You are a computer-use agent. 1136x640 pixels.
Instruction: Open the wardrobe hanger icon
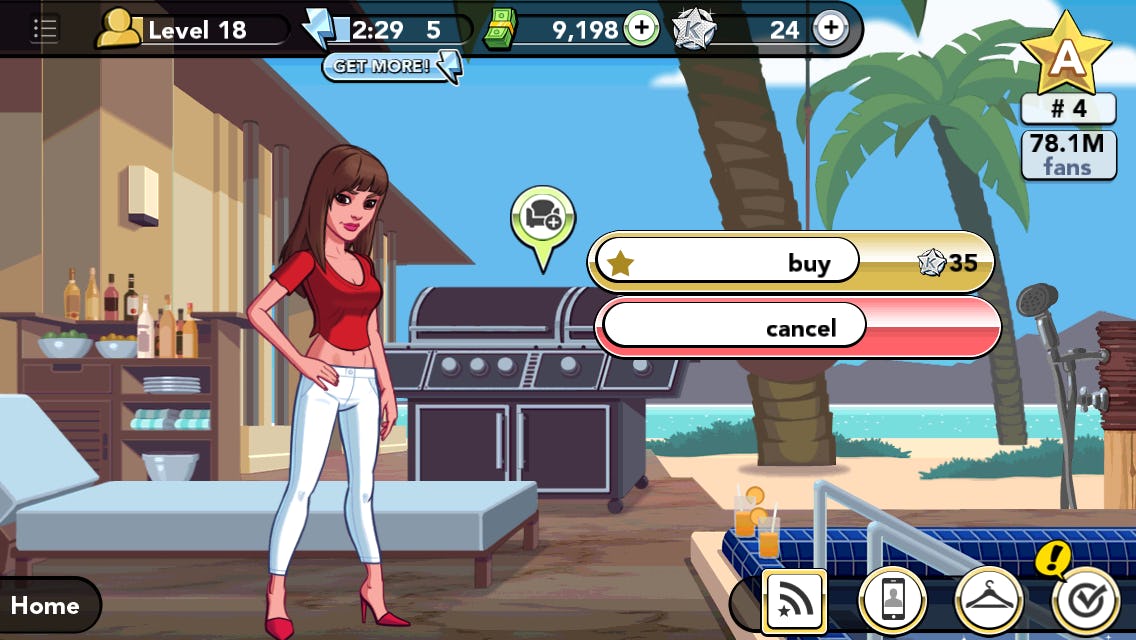tap(988, 601)
